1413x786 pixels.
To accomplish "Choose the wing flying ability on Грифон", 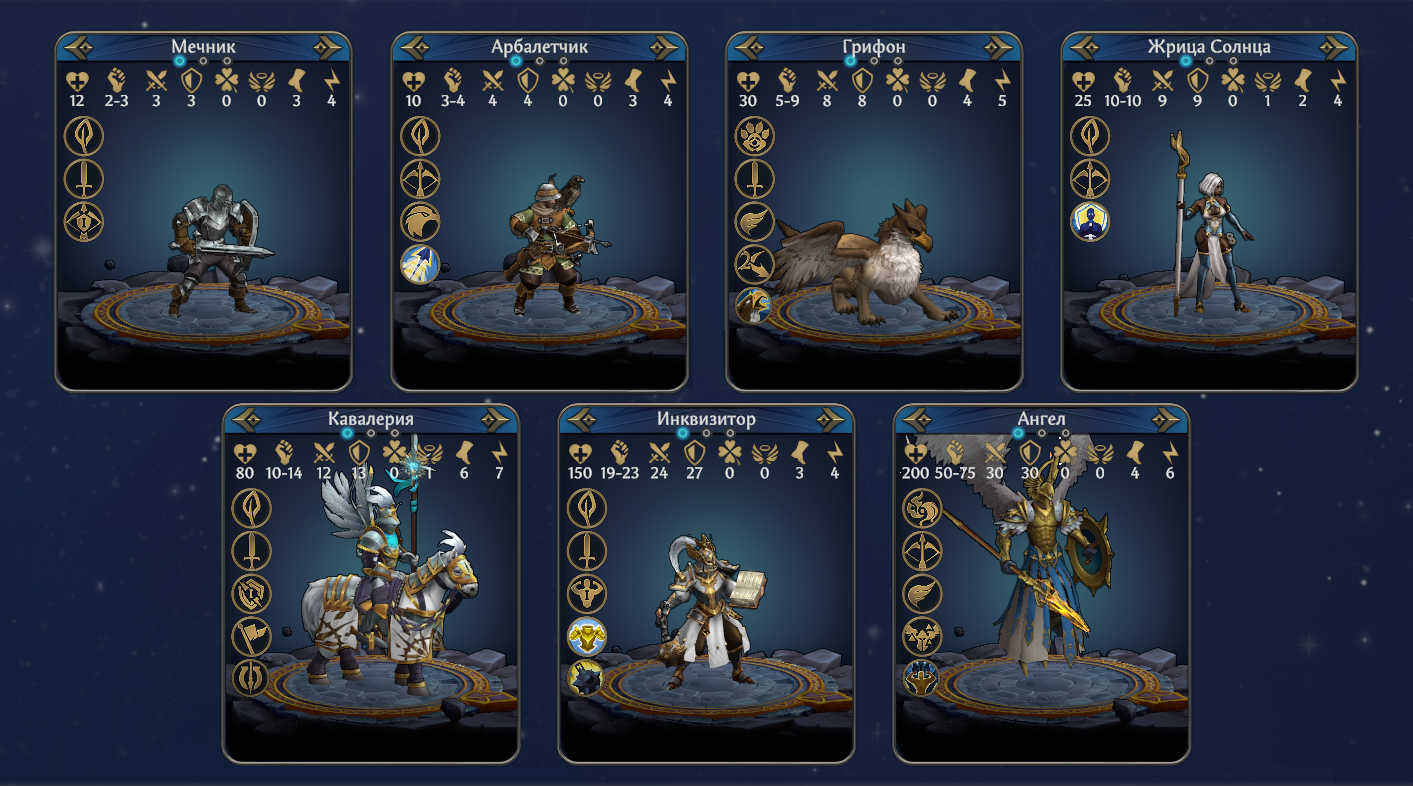I will click(755, 220).
